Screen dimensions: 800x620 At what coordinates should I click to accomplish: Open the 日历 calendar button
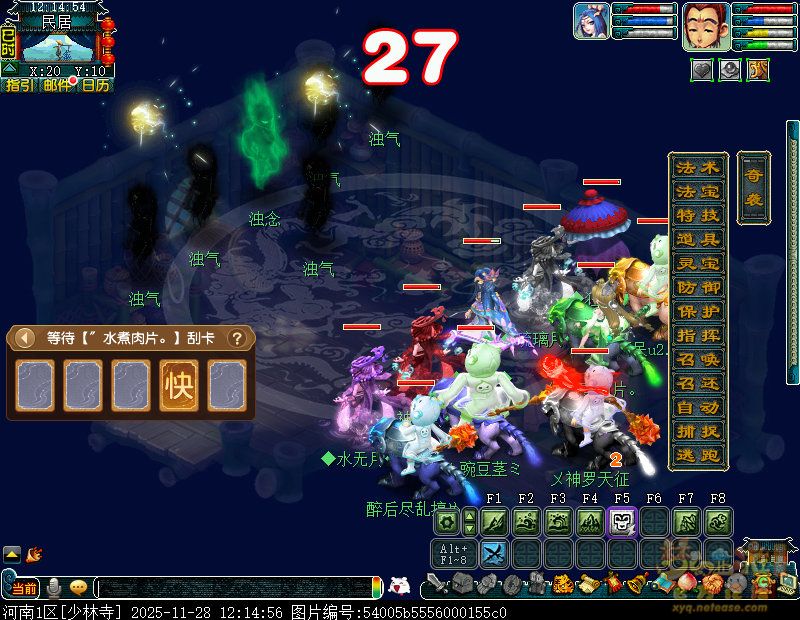[x=95, y=86]
